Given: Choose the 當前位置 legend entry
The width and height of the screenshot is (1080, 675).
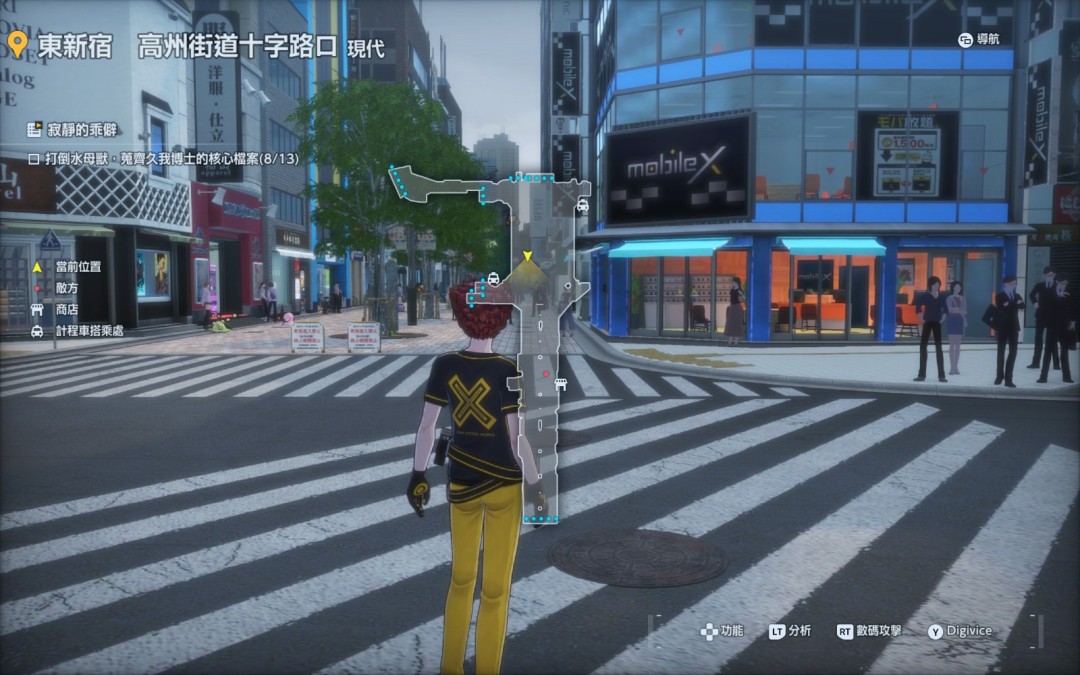Looking at the screenshot, I should [x=78, y=267].
